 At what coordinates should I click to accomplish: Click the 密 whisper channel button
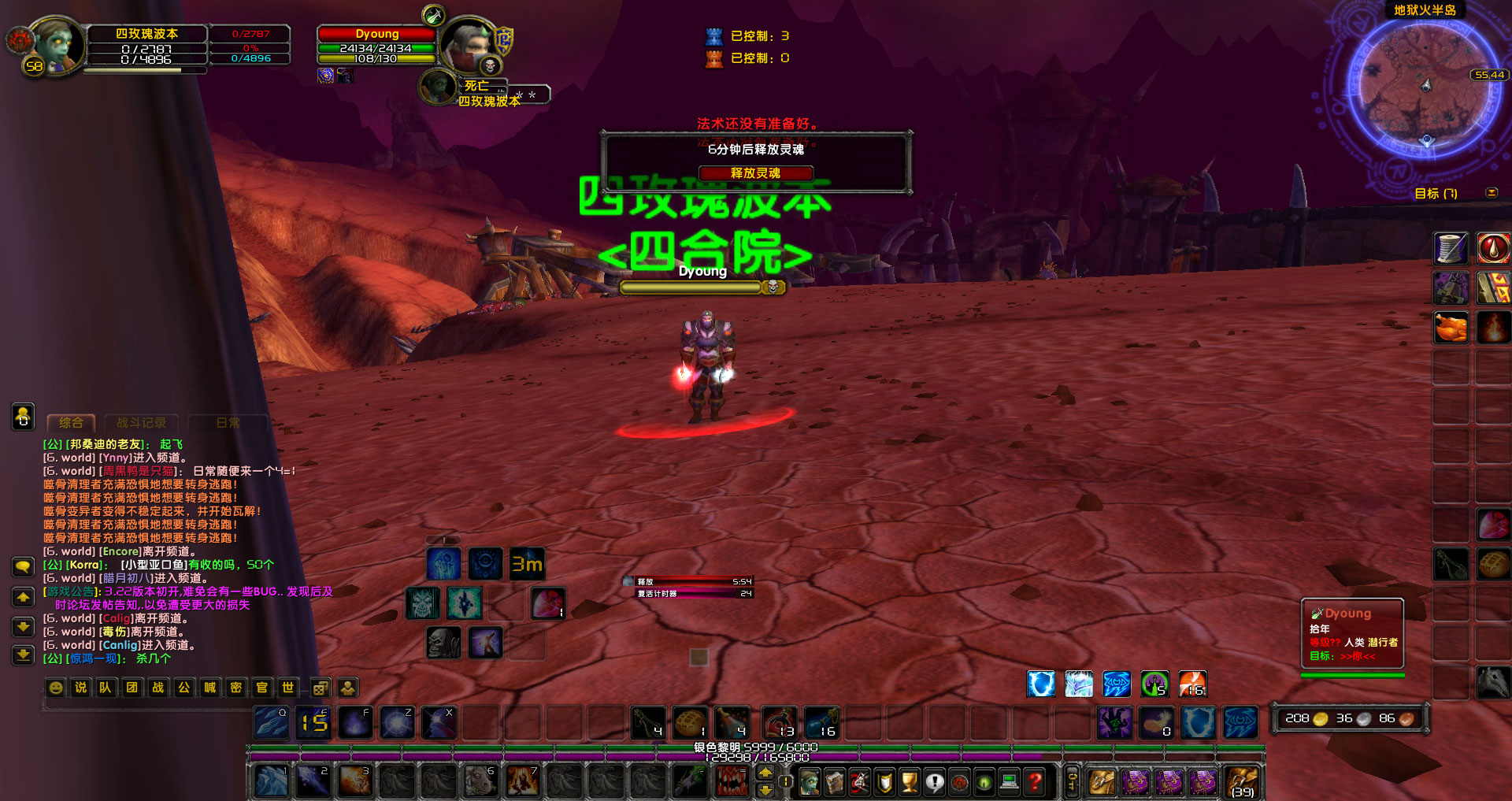pyautogui.click(x=237, y=688)
